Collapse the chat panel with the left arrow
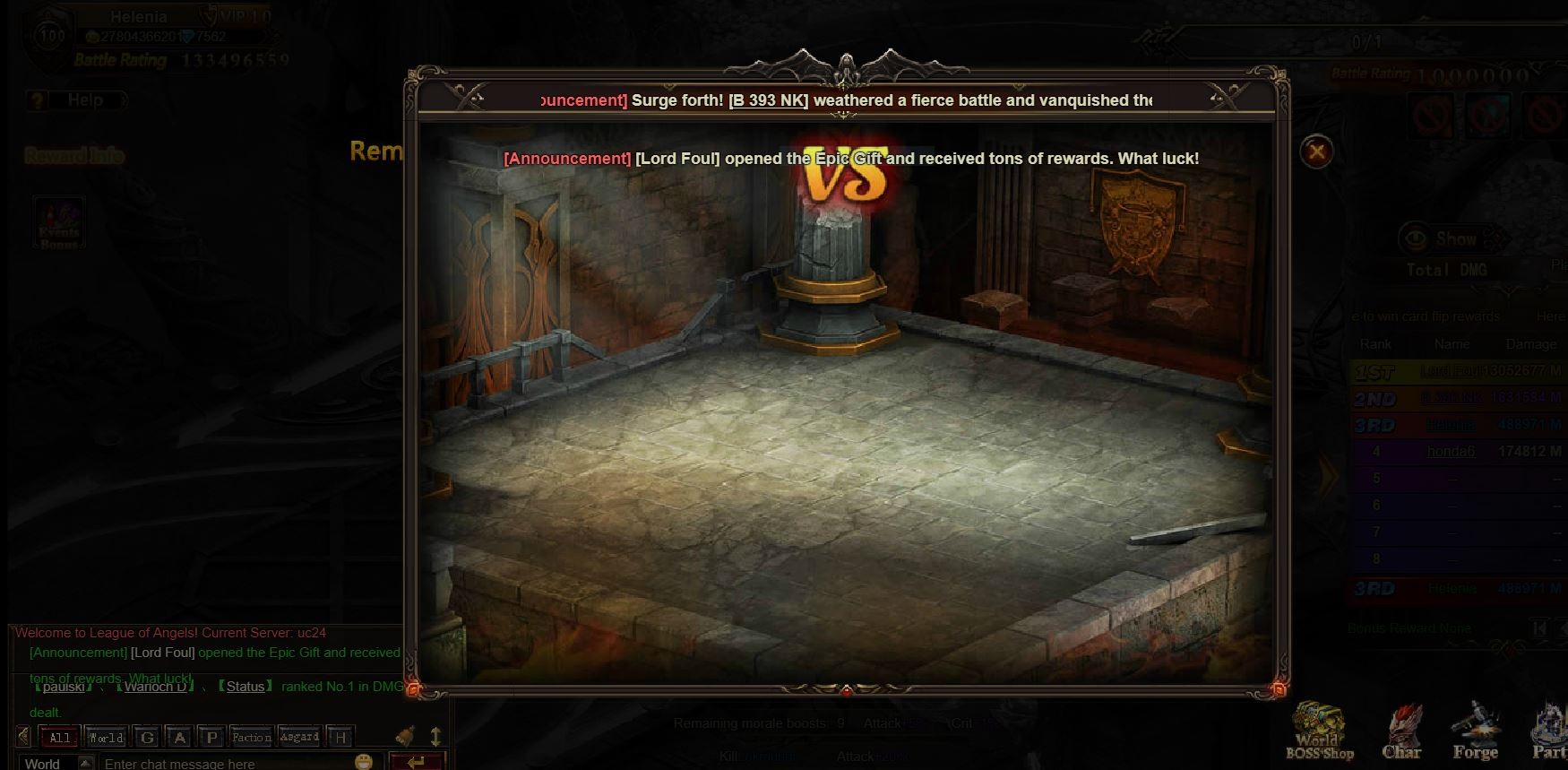The image size is (1568, 770). pyautogui.click(x=23, y=738)
